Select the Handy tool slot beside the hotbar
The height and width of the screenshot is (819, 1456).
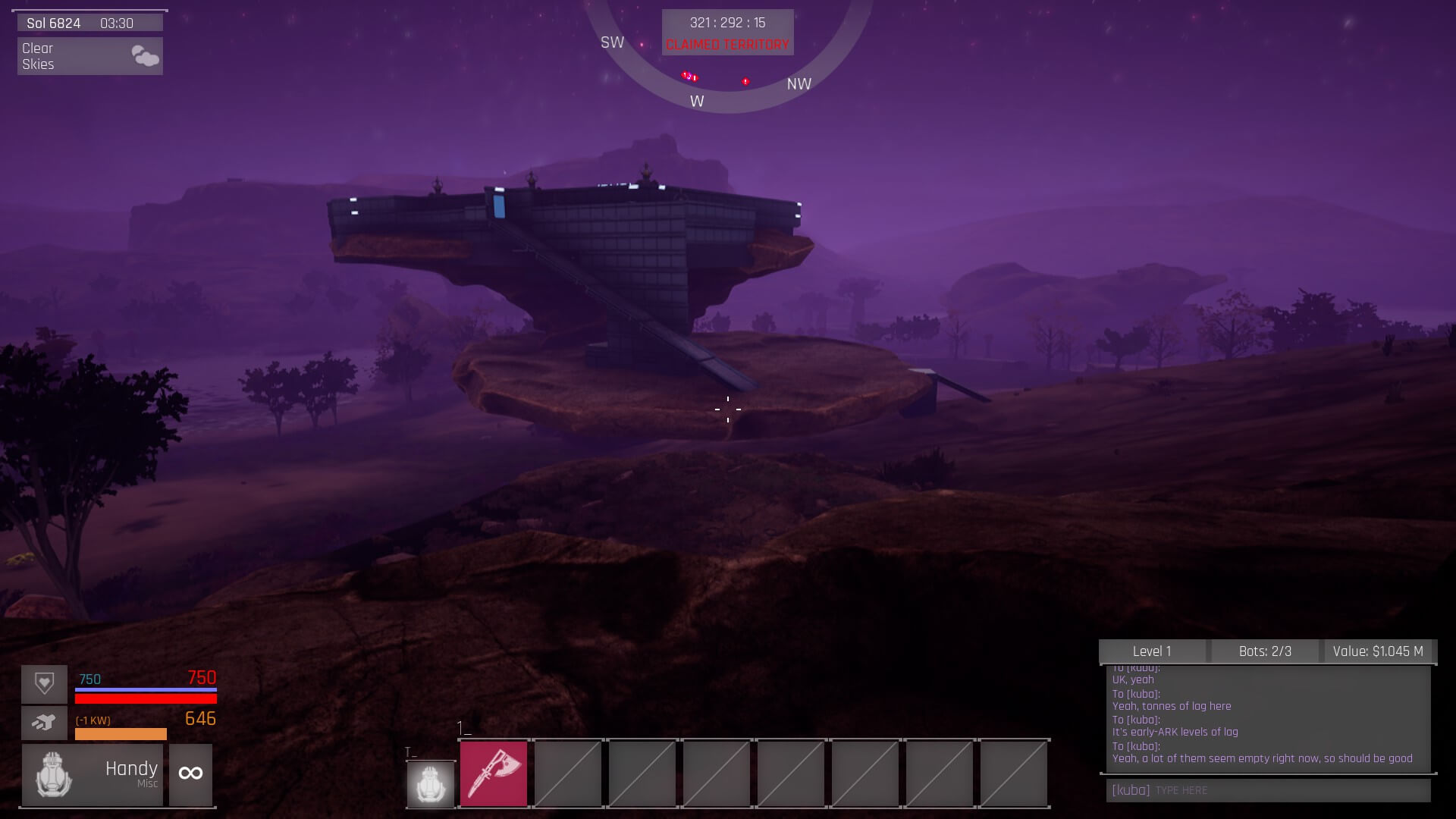pyautogui.click(x=431, y=783)
